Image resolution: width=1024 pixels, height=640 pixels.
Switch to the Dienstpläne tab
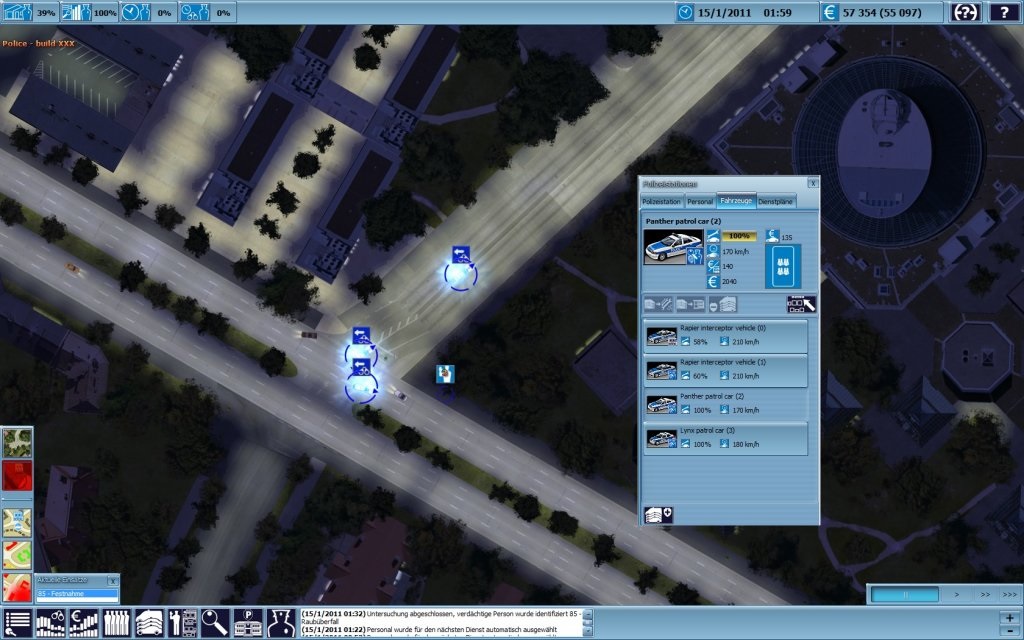[776, 201]
